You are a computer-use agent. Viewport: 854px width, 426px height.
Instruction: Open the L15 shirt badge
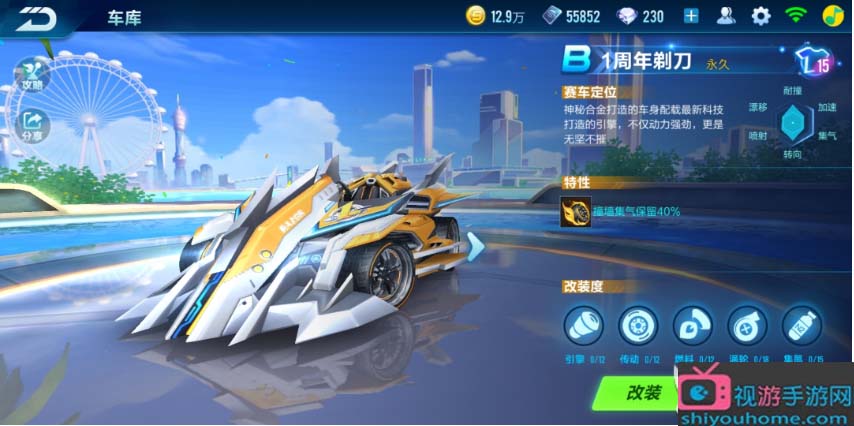coord(813,64)
